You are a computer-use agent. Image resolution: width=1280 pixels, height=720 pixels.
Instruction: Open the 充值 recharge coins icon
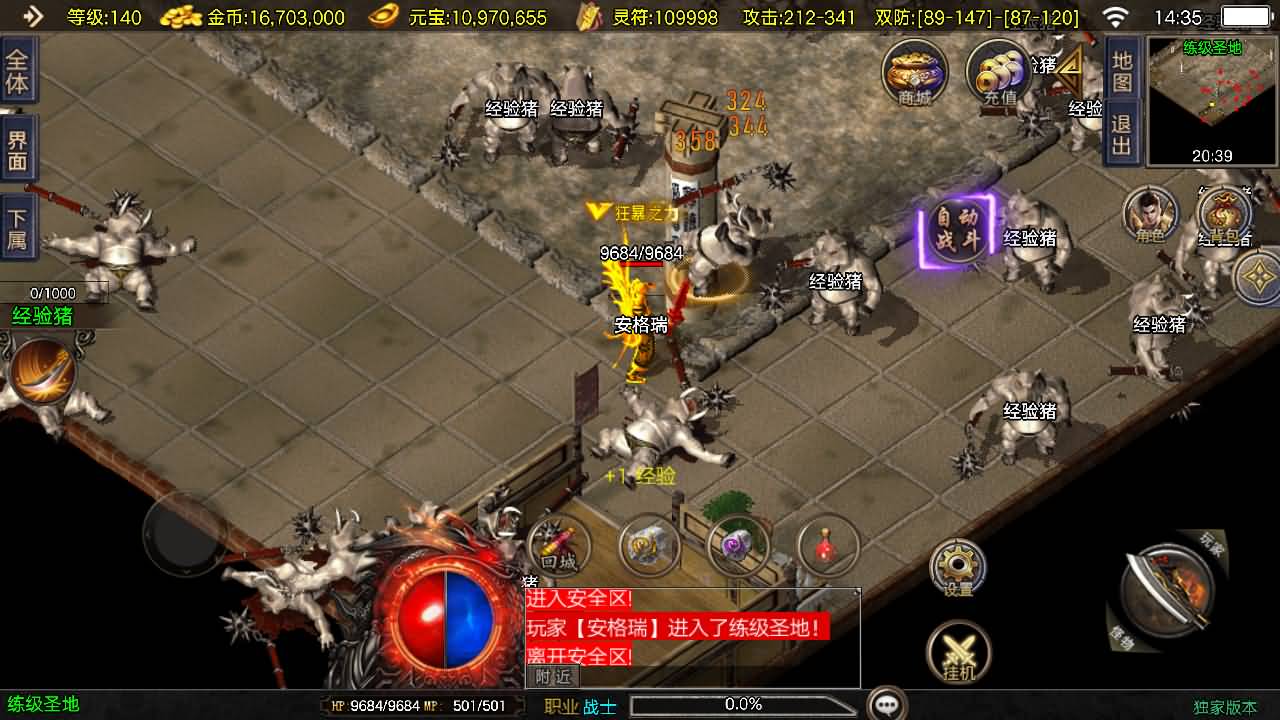click(999, 72)
